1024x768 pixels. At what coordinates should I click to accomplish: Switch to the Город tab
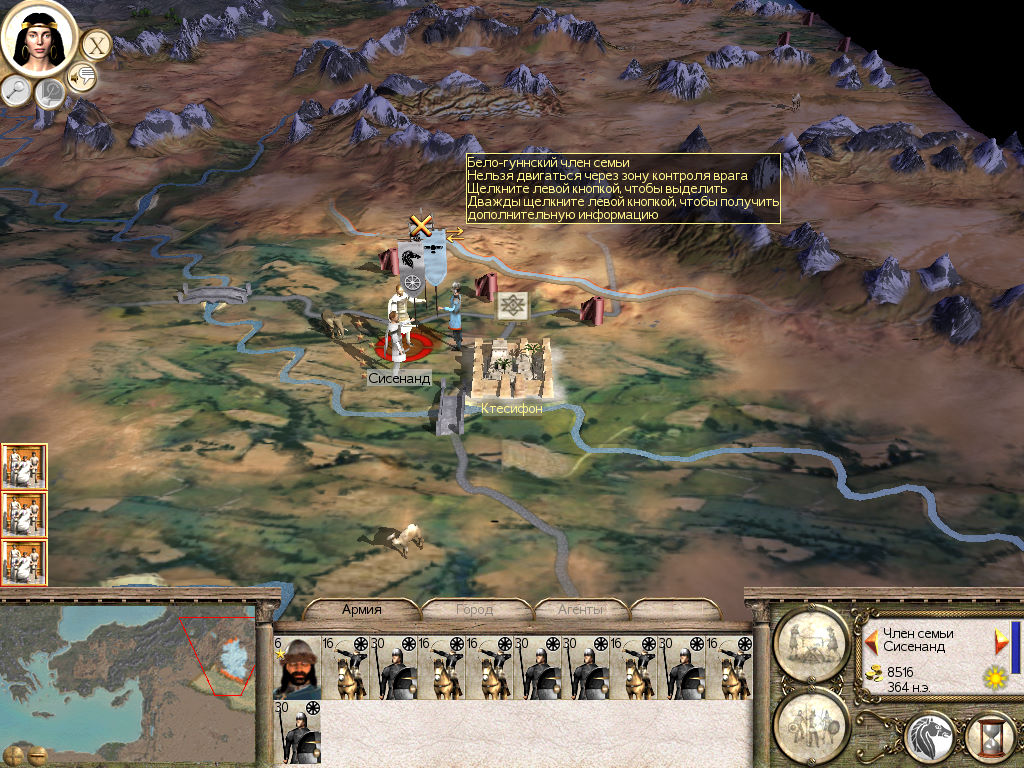(x=474, y=609)
